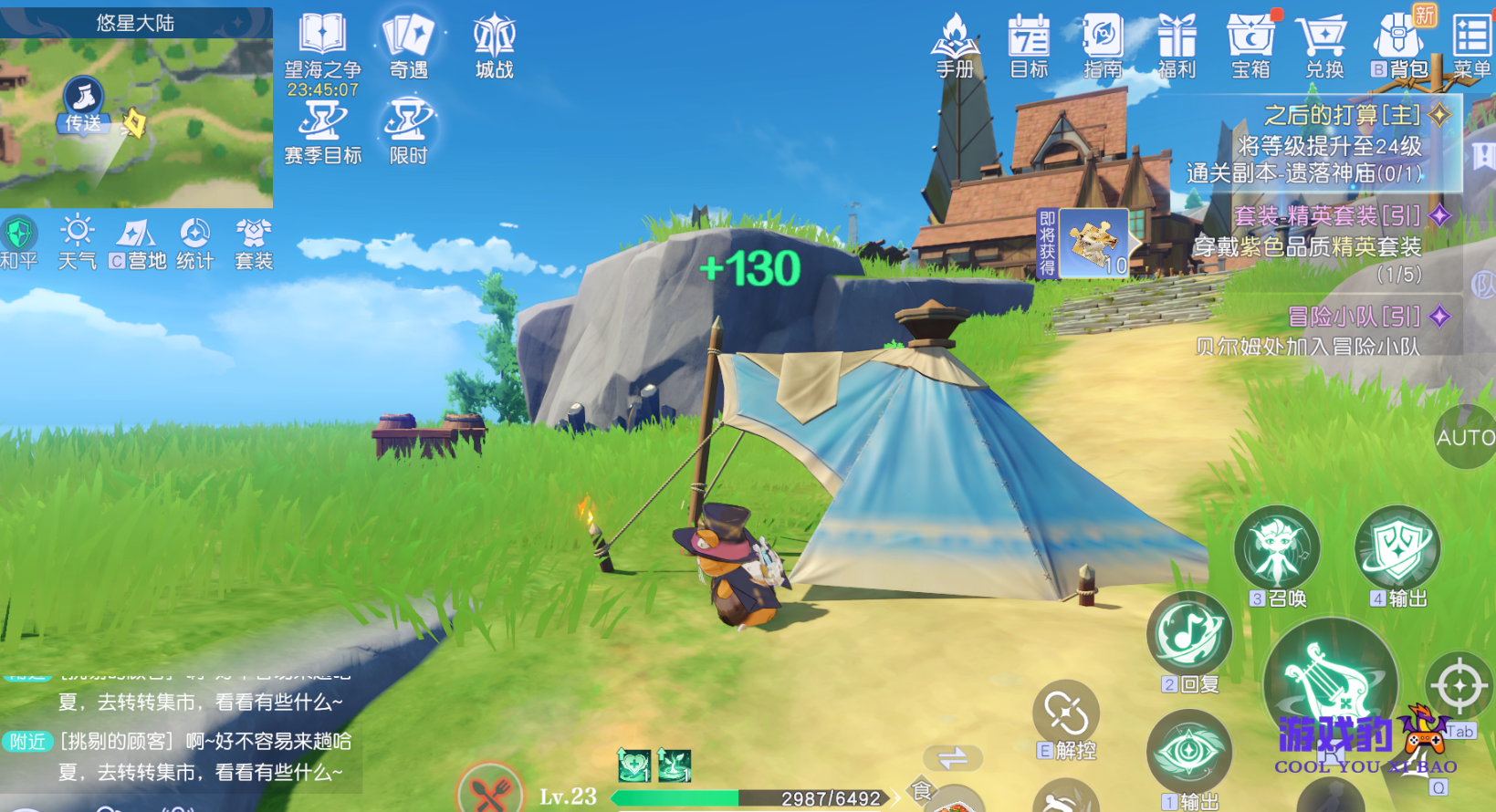Activate the 召唤 summon skill

pyautogui.click(x=1277, y=550)
